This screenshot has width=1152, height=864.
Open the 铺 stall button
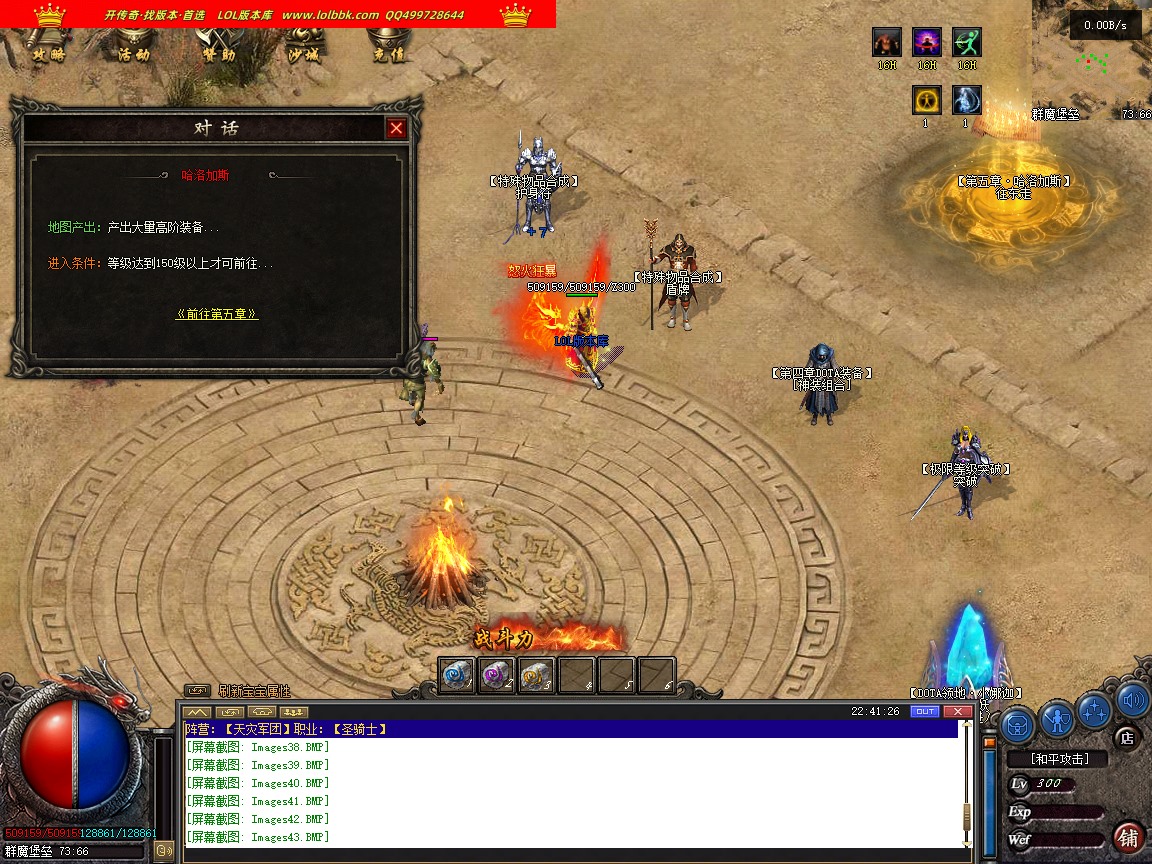pyautogui.click(x=1128, y=836)
